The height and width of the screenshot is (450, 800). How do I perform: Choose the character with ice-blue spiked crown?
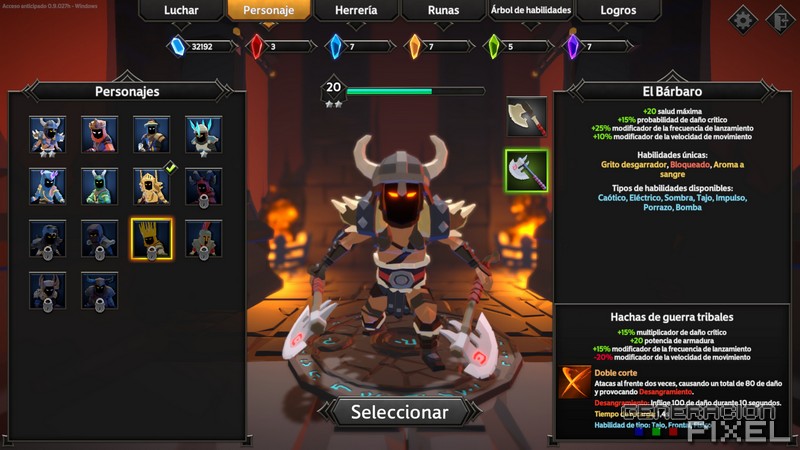[x=203, y=135]
